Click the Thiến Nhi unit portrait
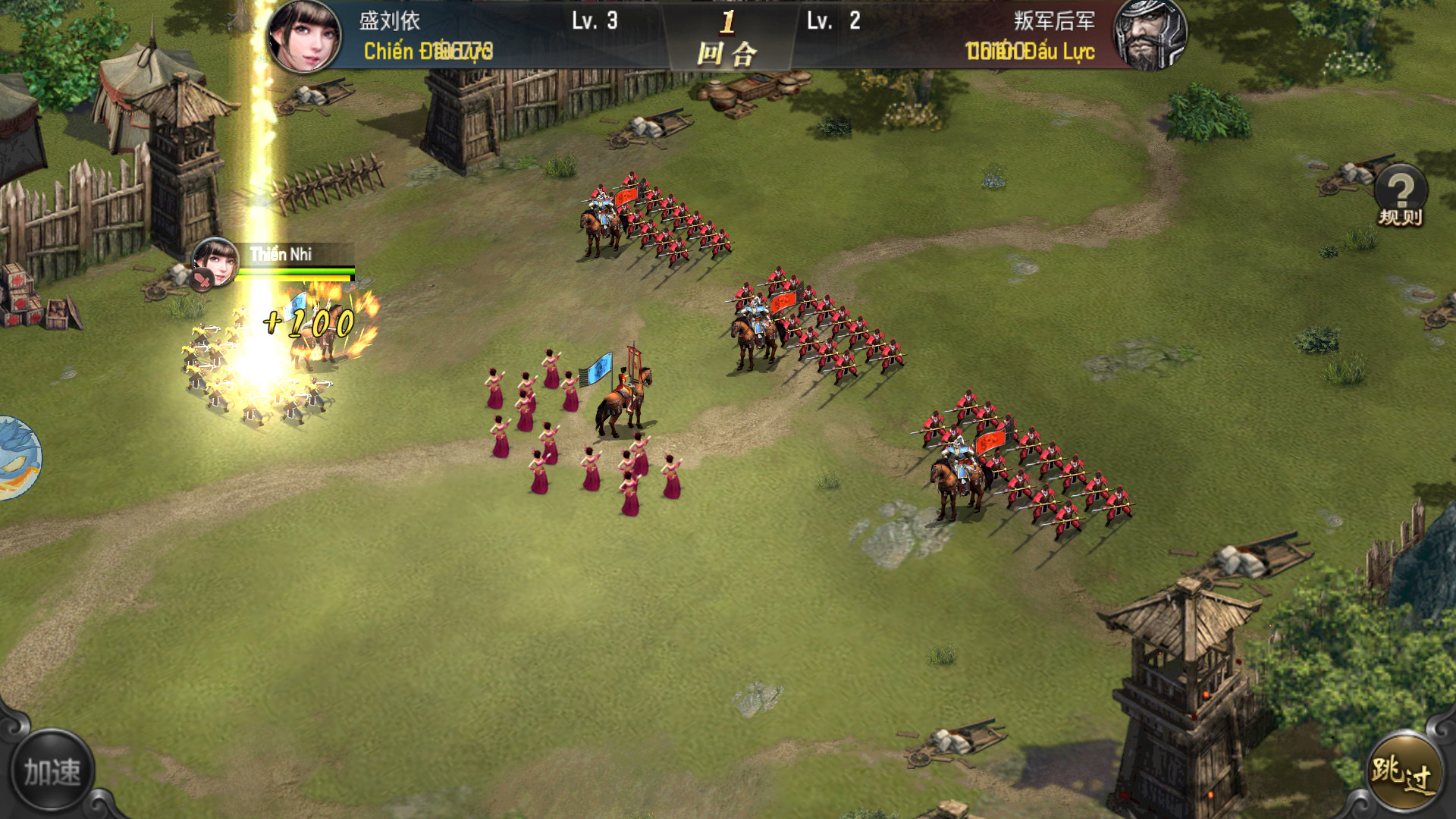The width and height of the screenshot is (1456, 819). point(215,262)
